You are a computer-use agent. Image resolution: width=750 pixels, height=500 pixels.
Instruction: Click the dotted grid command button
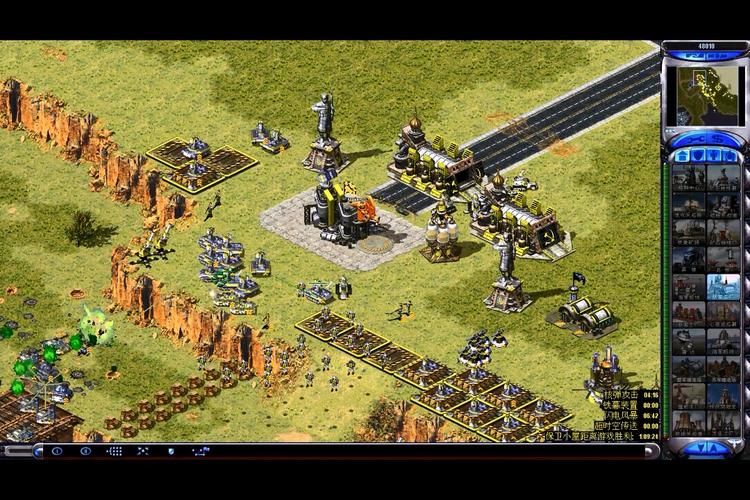click(114, 451)
